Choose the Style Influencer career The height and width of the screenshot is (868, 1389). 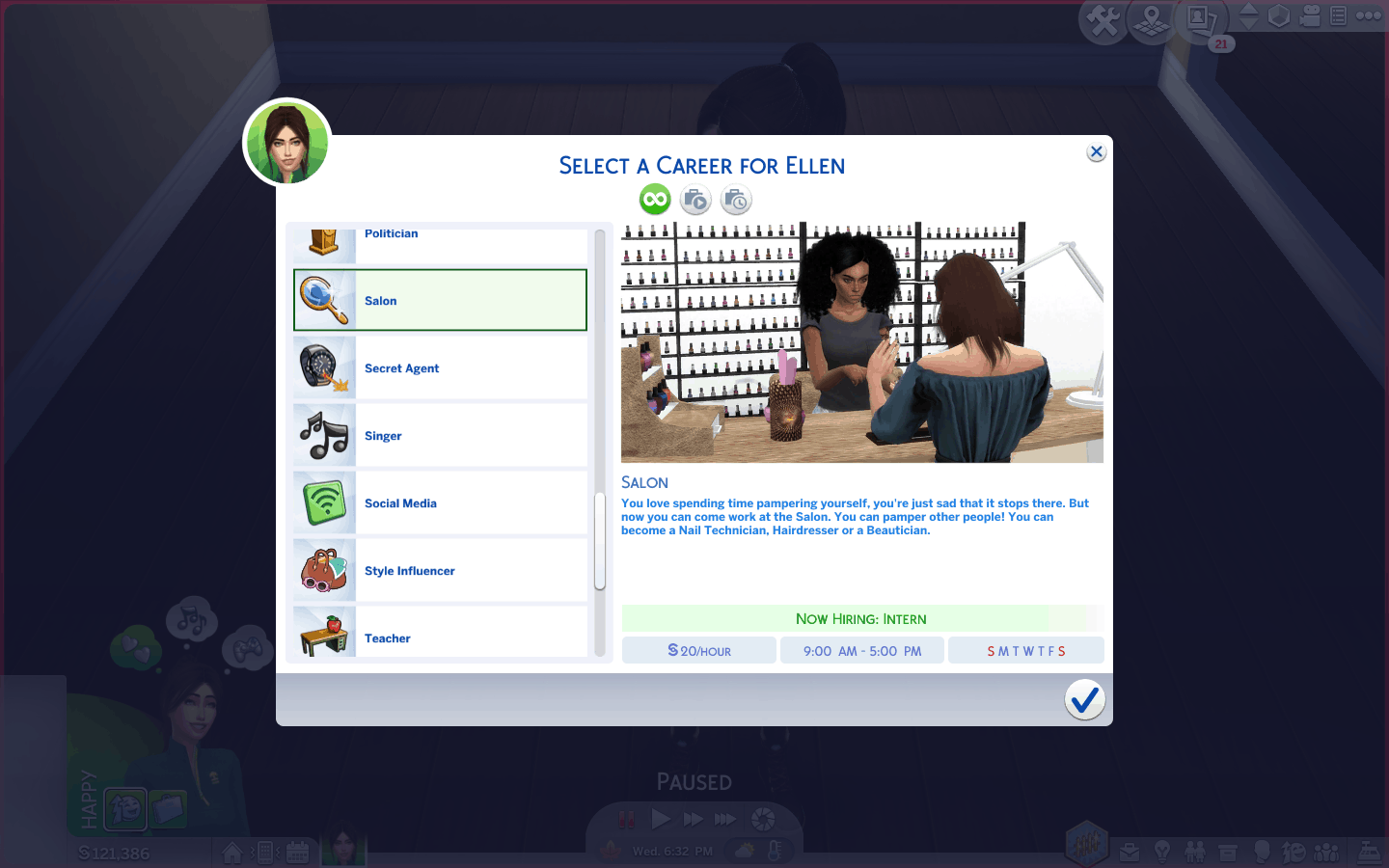pyautogui.click(x=440, y=571)
